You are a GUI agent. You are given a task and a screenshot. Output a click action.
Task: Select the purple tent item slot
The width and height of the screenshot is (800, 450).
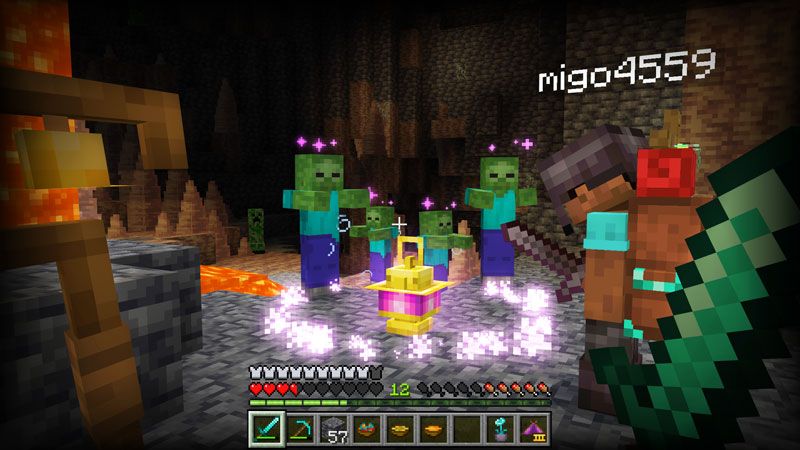click(x=531, y=427)
